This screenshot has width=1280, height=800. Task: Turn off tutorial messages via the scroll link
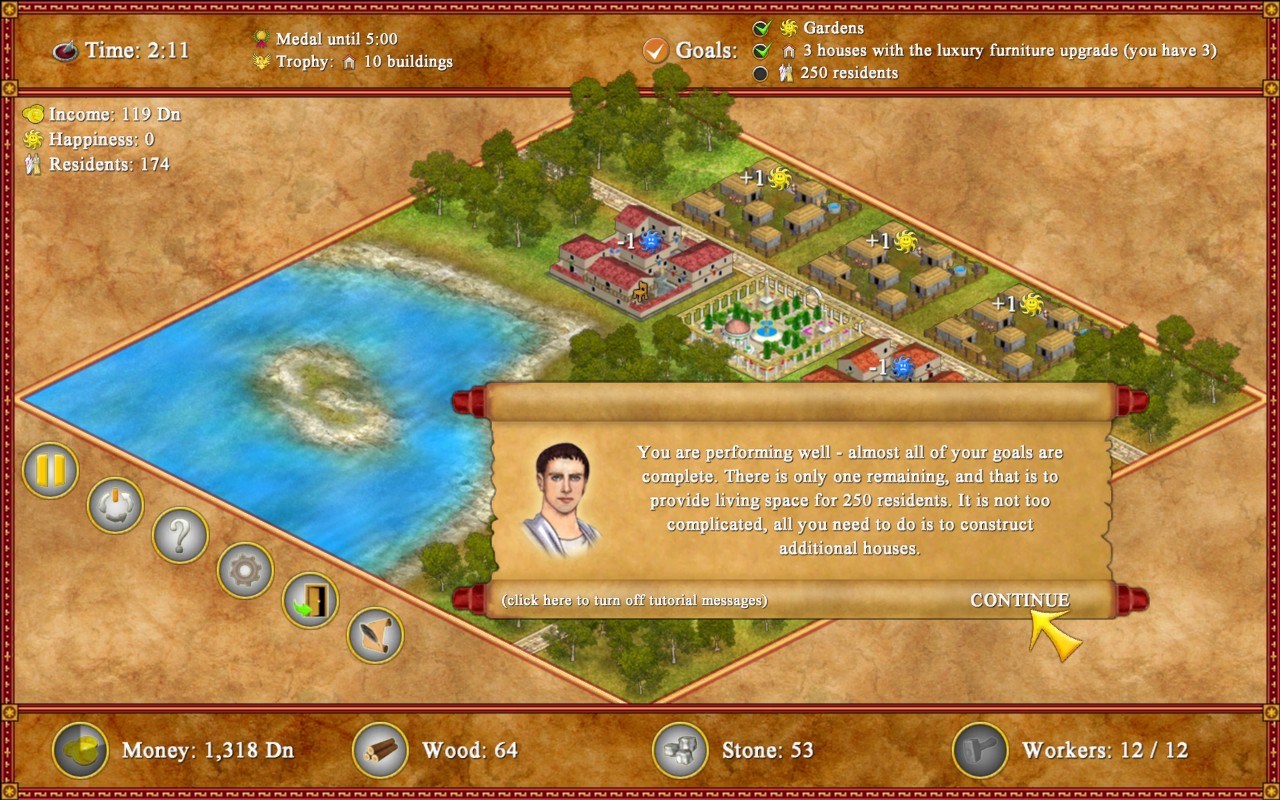pyautogui.click(x=634, y=600)
